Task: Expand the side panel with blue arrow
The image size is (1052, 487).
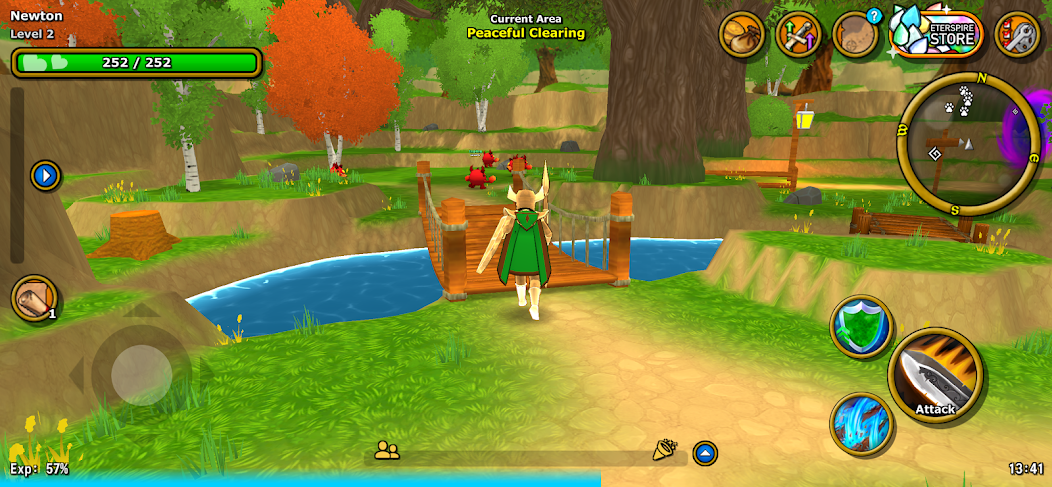Action: tap(45, 176)
